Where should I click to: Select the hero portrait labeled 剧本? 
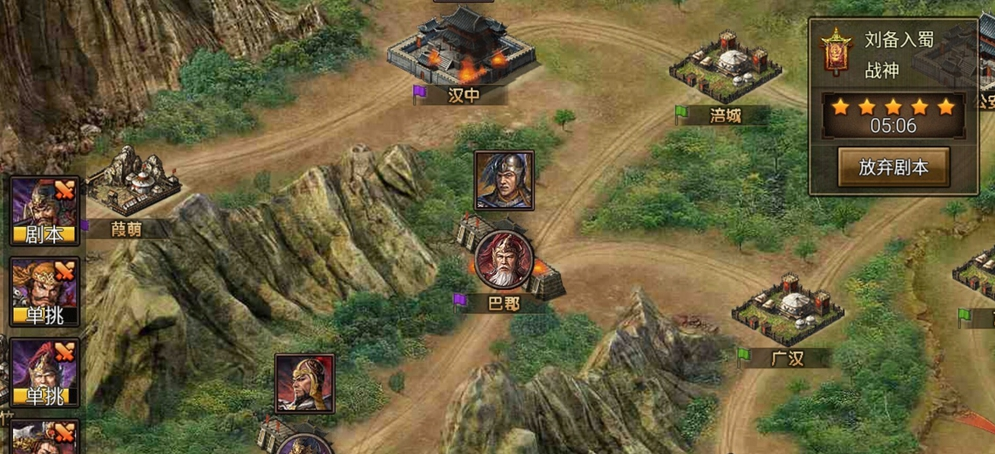coord(44,210)
